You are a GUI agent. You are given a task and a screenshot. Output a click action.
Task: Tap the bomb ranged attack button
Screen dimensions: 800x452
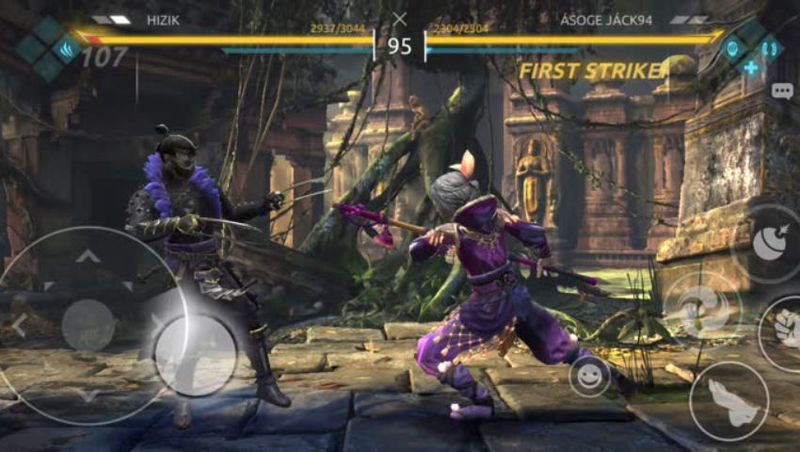[772, 244]
